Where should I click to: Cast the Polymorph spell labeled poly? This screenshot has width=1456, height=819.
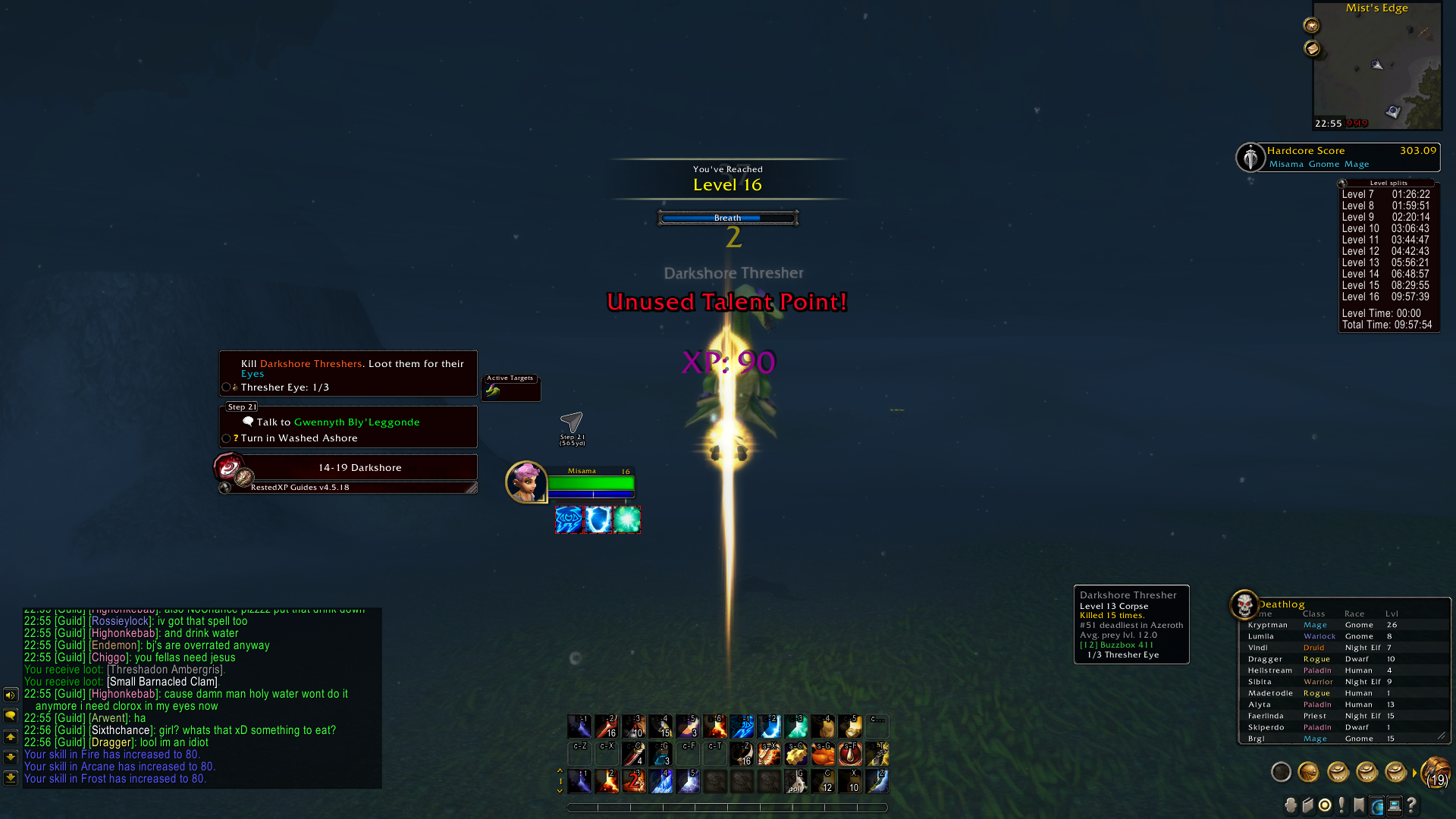(x=796, y=782)
